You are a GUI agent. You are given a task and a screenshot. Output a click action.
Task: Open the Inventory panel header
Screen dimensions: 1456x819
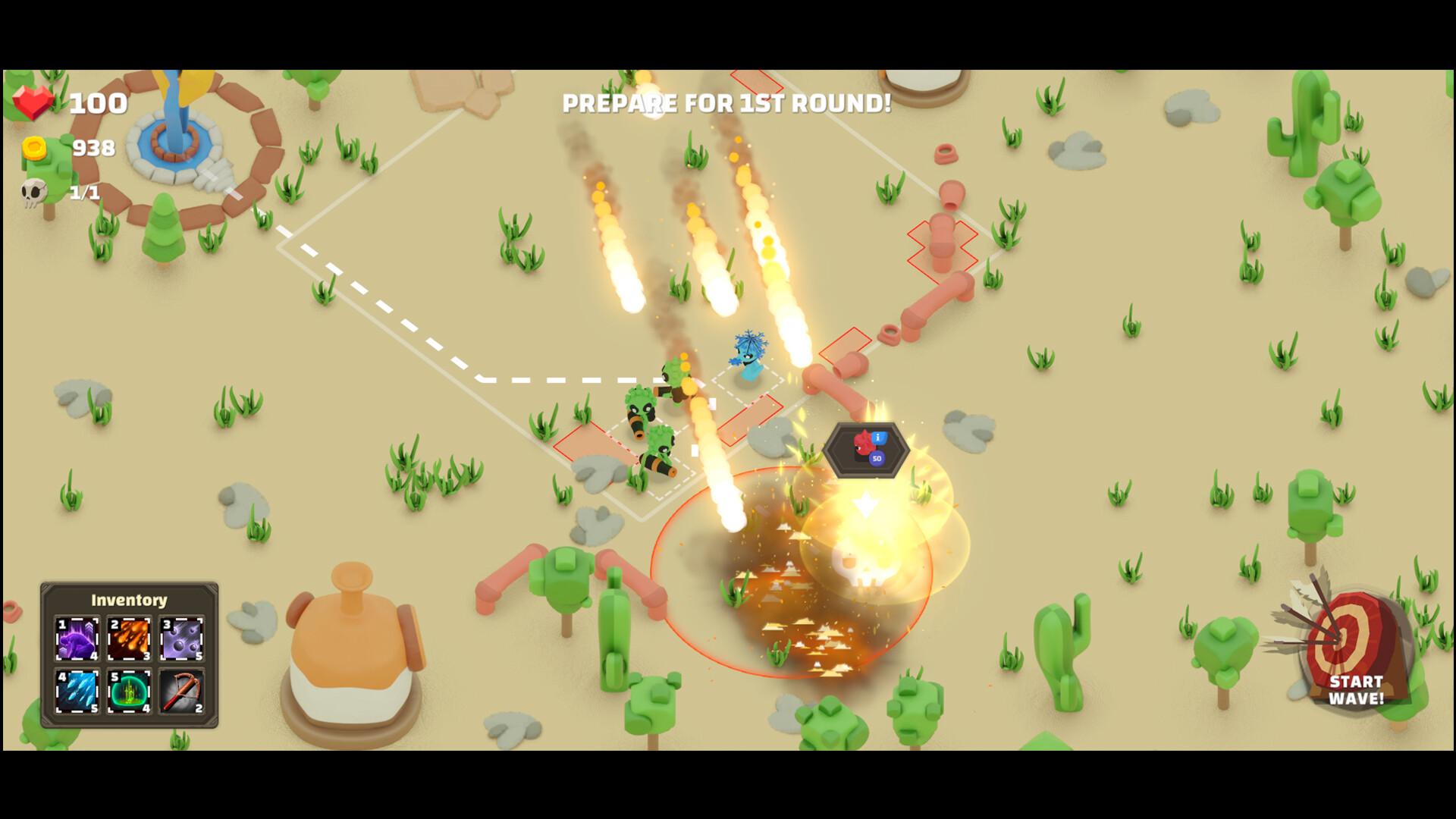point(128,599)
